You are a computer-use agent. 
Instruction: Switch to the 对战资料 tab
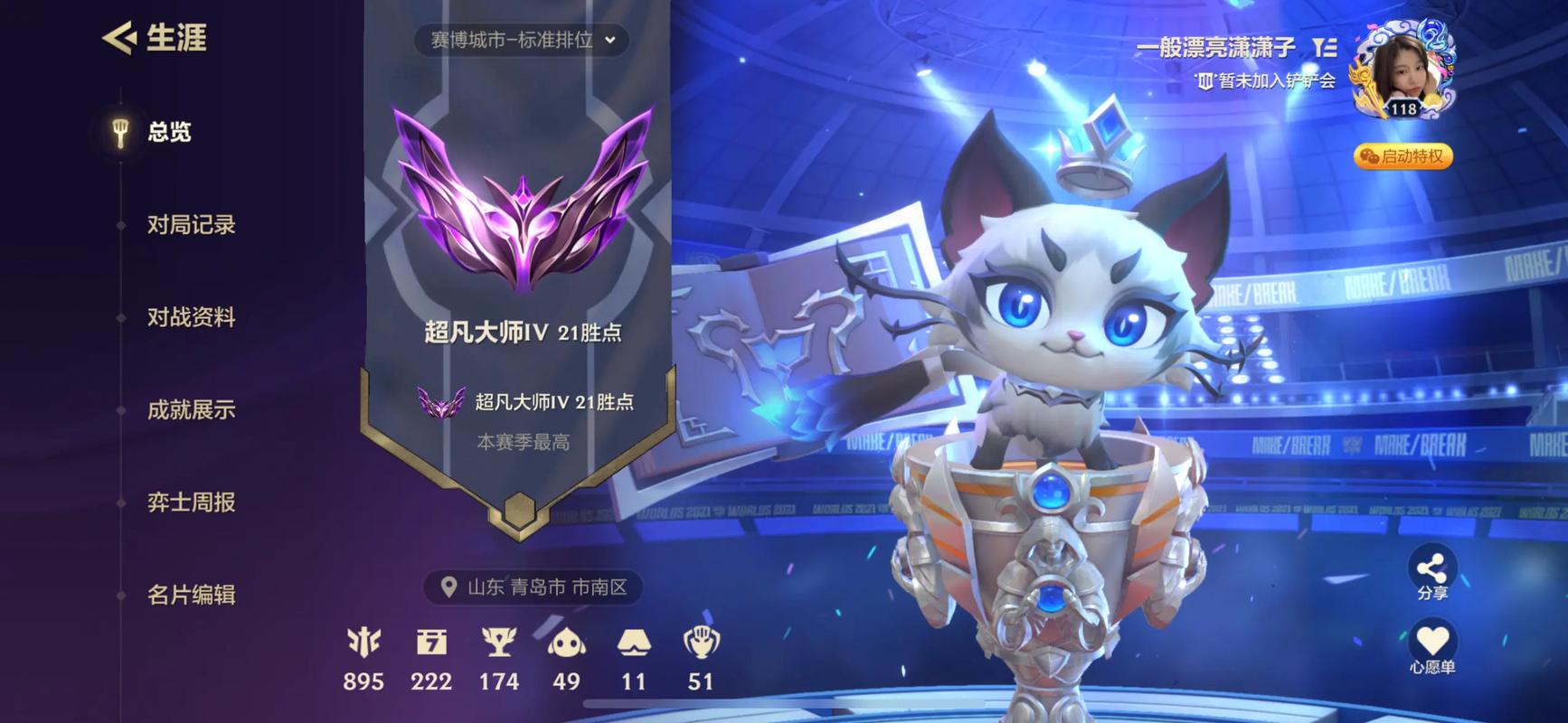click(x=191, y=317)
